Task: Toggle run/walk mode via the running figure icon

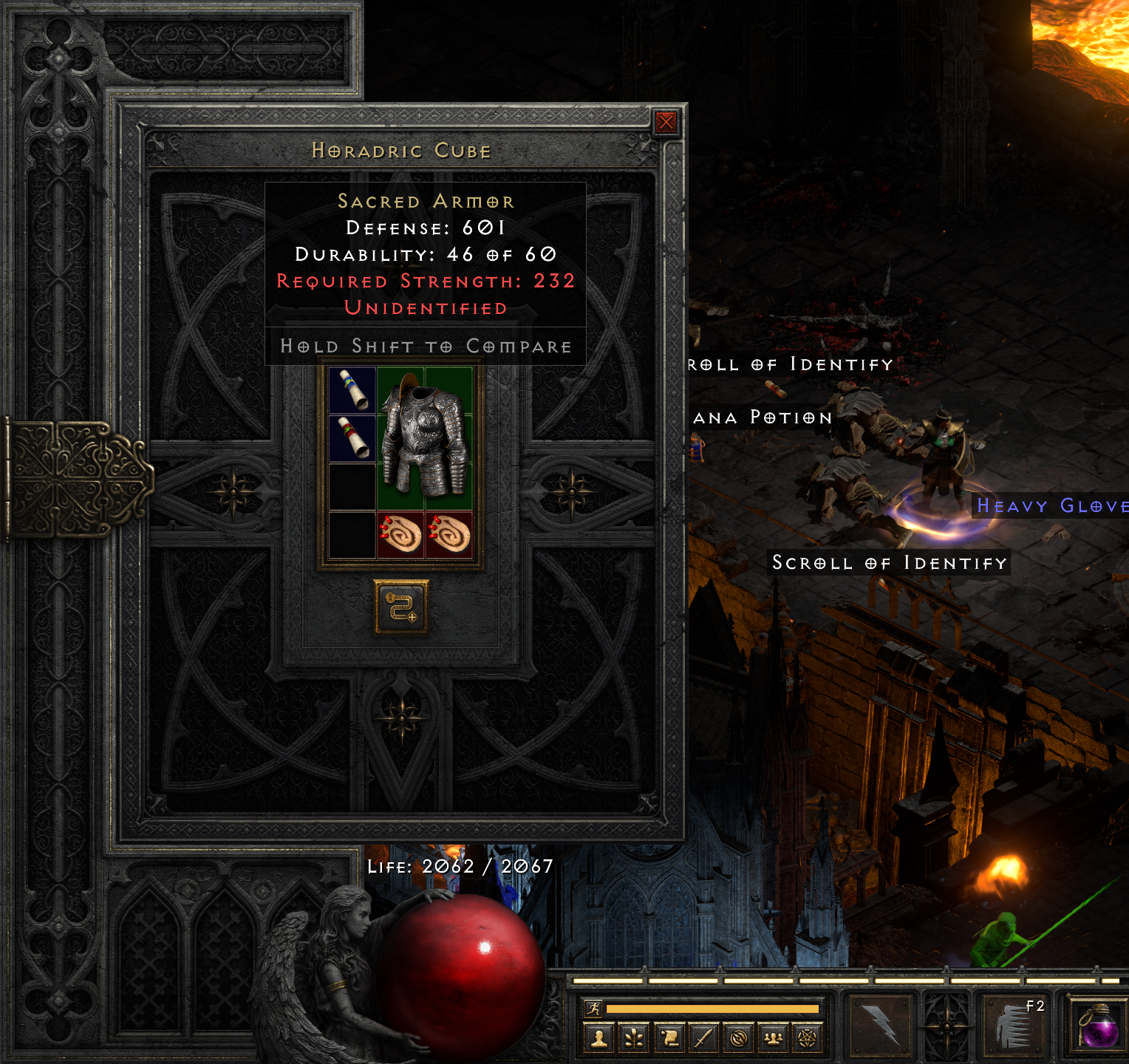Action: pos(593,1006)
